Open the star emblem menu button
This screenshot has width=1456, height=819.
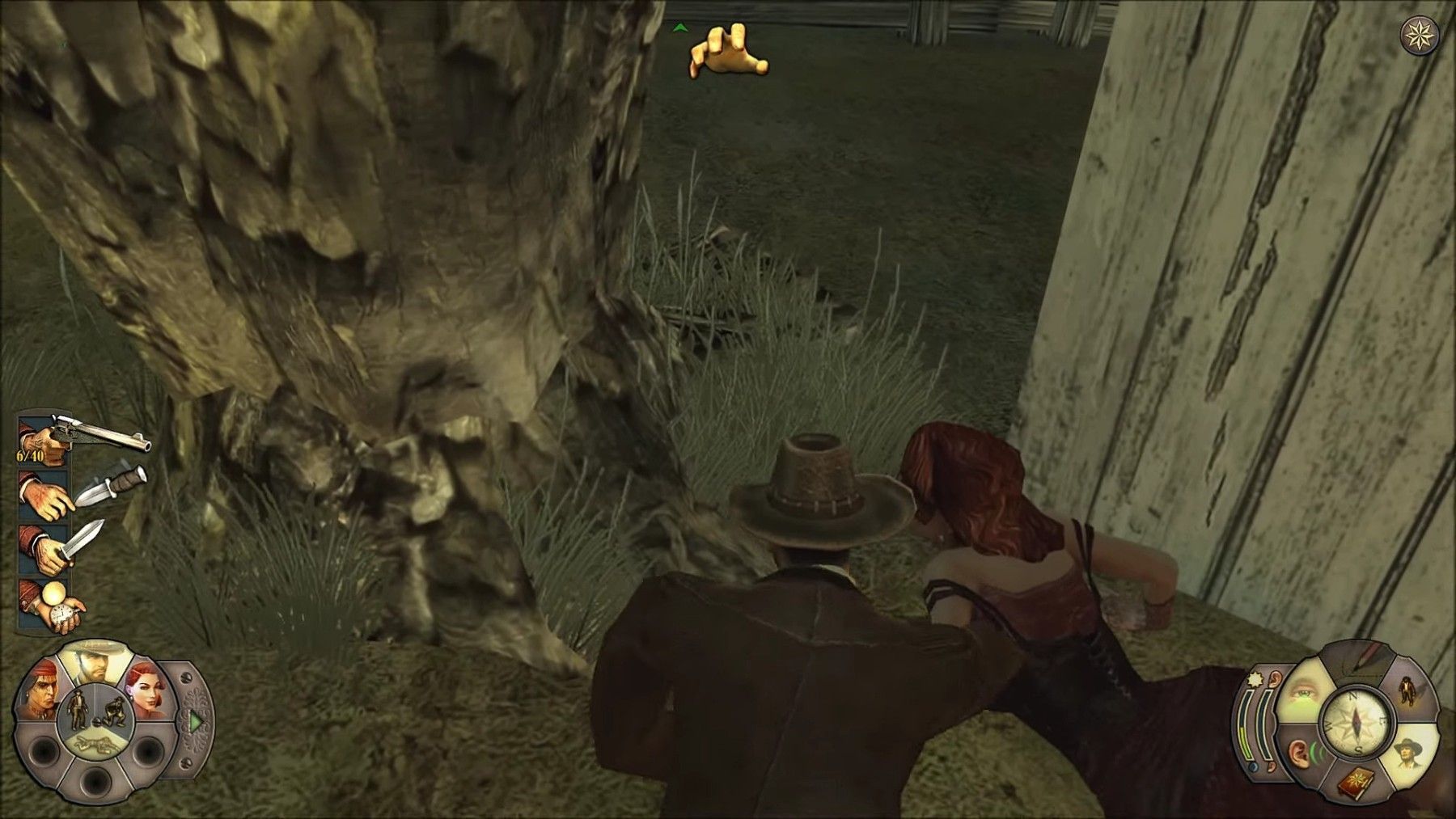tap(1419, 35)
